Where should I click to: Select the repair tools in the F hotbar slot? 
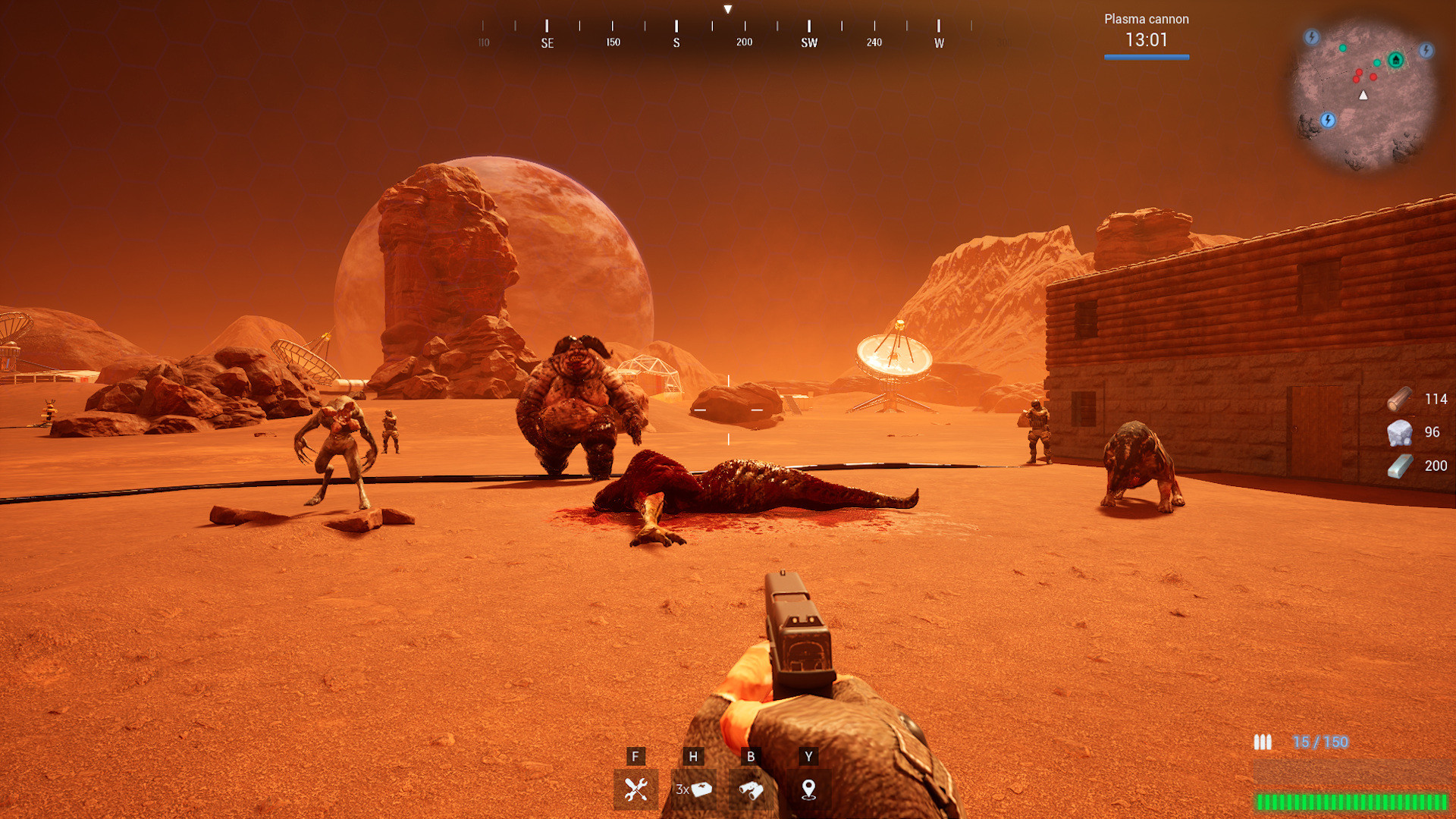[x=635, y=789]
